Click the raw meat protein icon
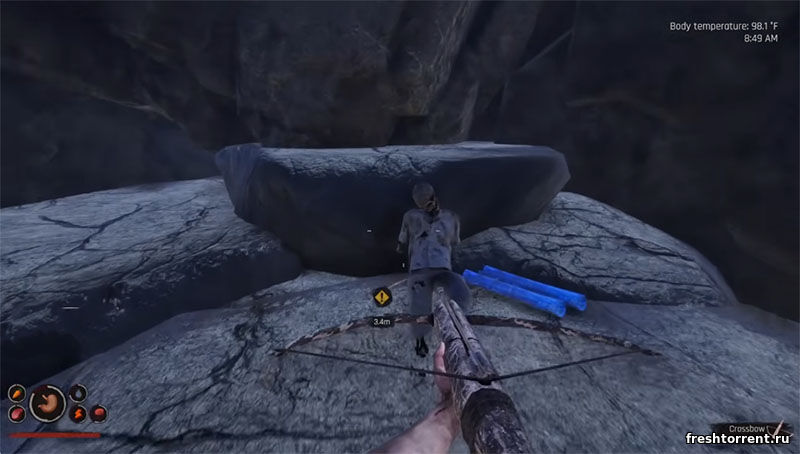Screen dimensions: 800x454 point(17,414)
